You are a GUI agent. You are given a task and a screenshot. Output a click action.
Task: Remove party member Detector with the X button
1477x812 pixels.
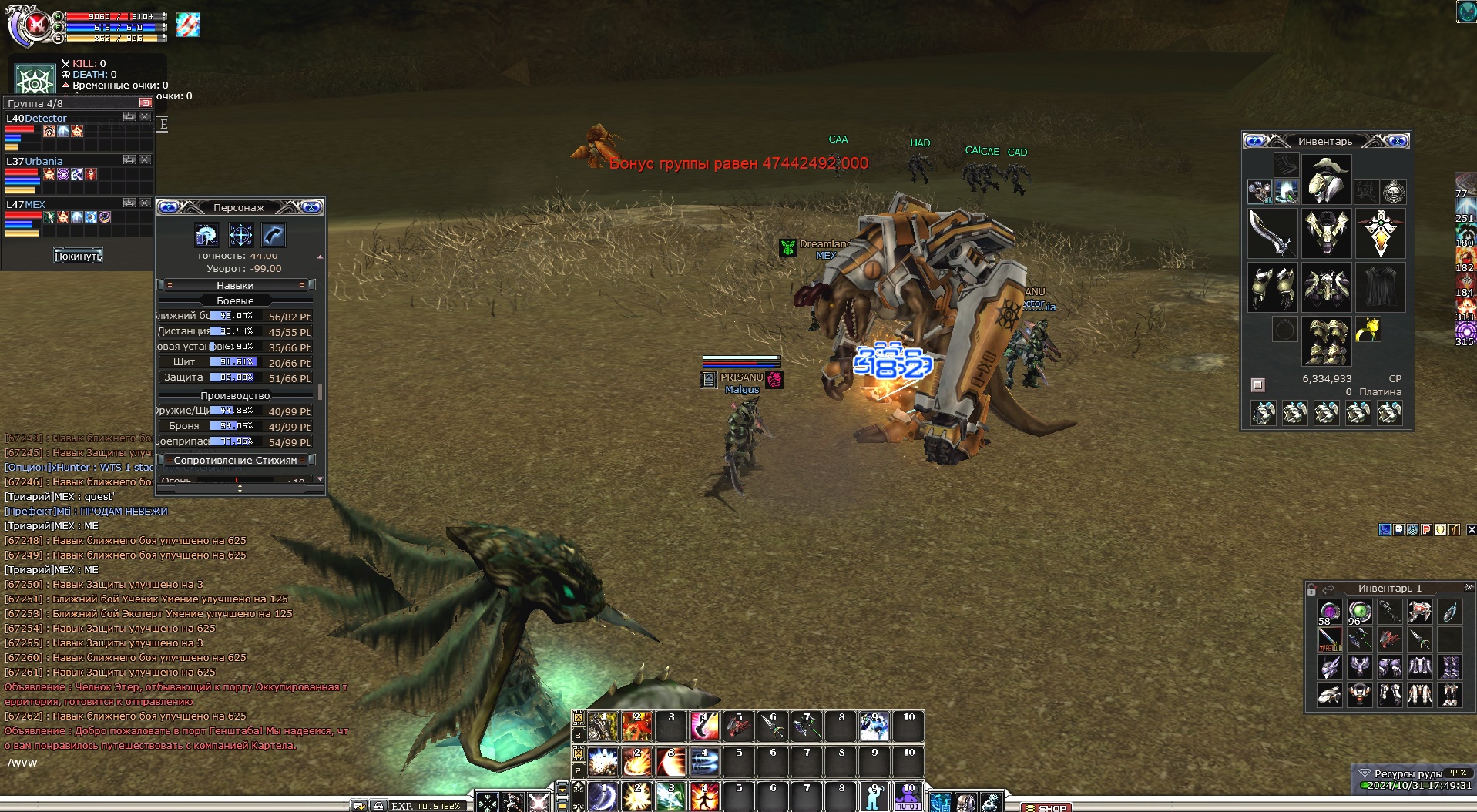click(x=145, y=117)
